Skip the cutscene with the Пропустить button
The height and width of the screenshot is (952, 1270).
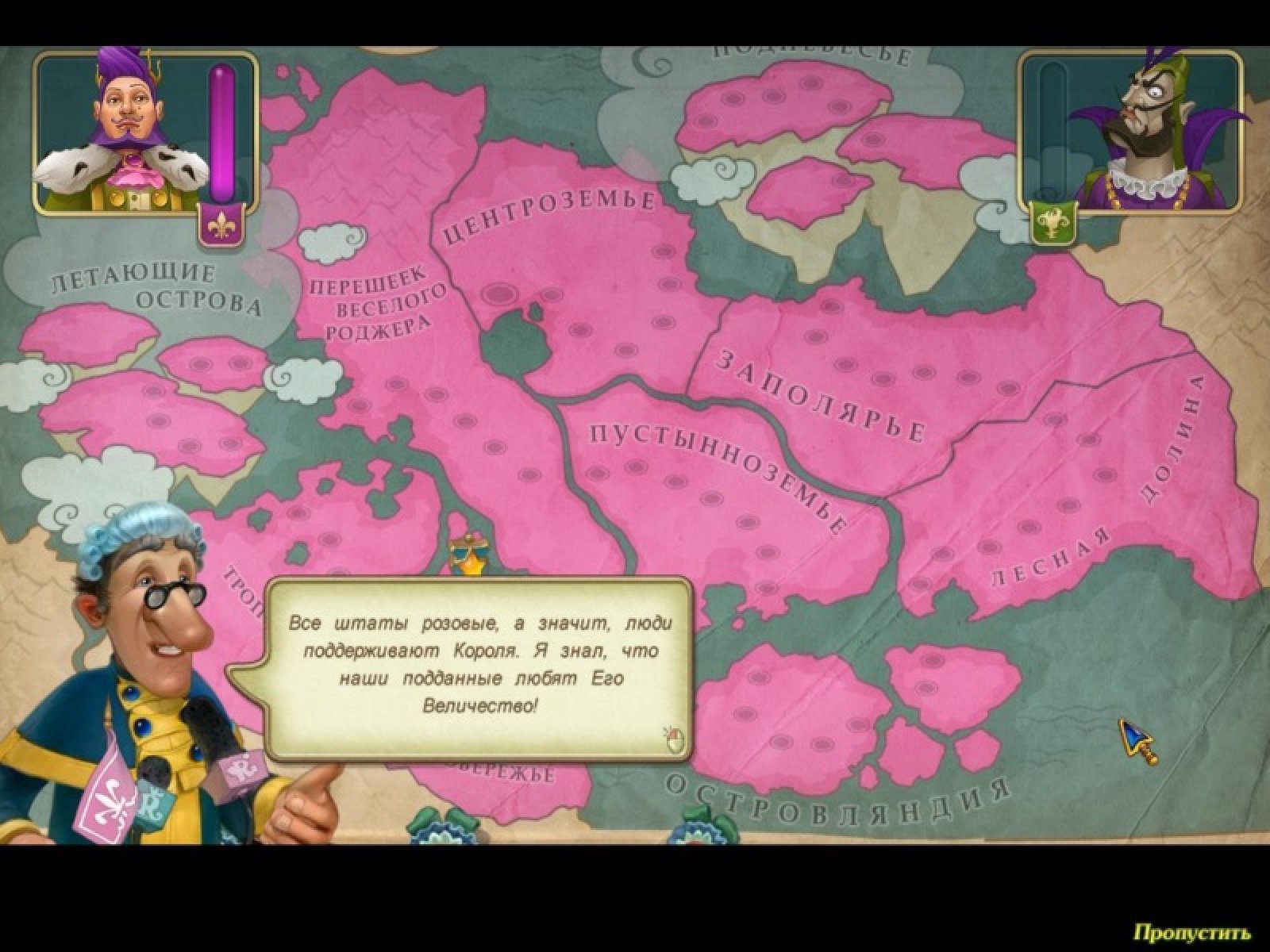click(1191, 931)
